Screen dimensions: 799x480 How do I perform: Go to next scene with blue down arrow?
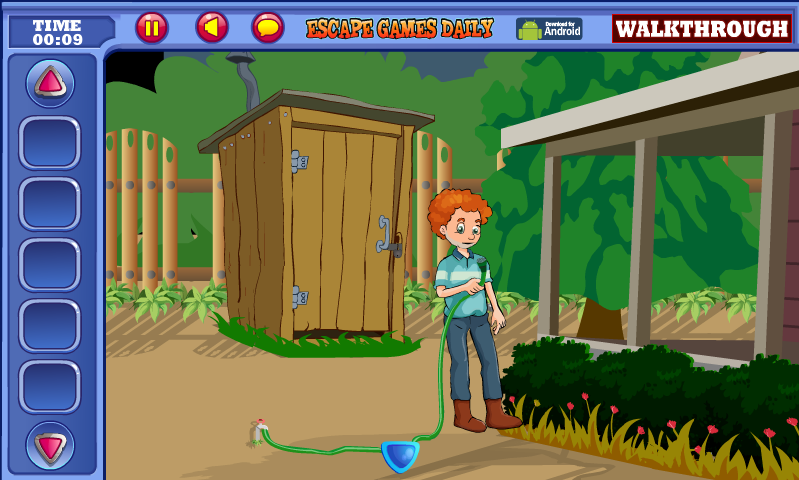coord(400,456)
